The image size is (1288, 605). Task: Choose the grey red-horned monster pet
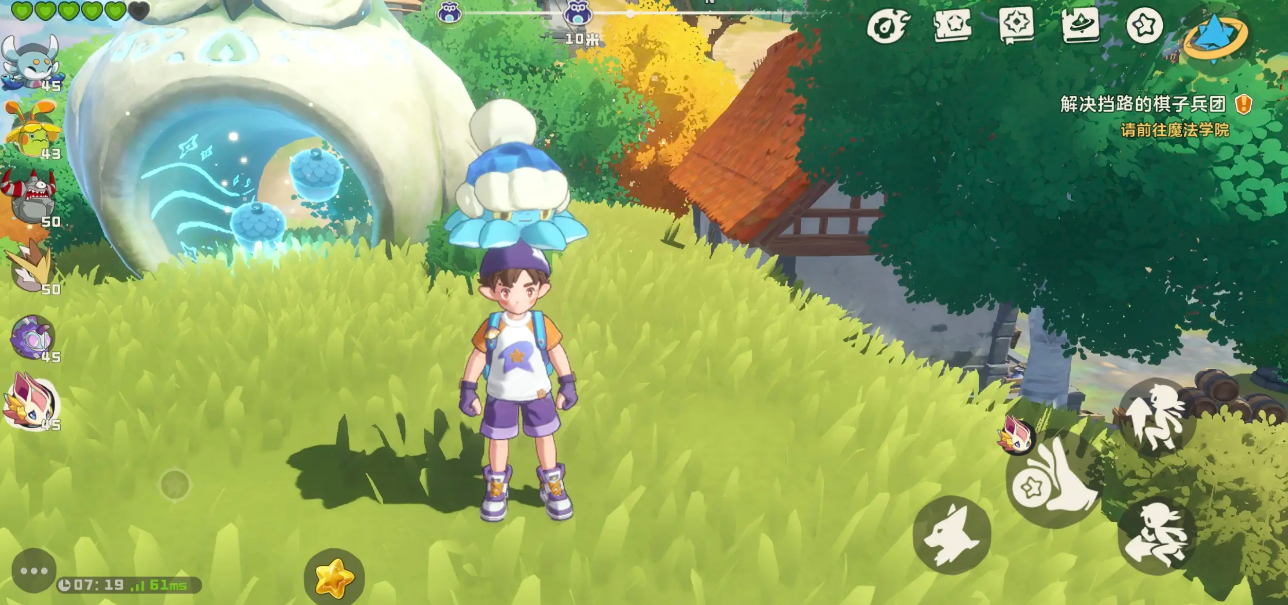coord(32,196)
